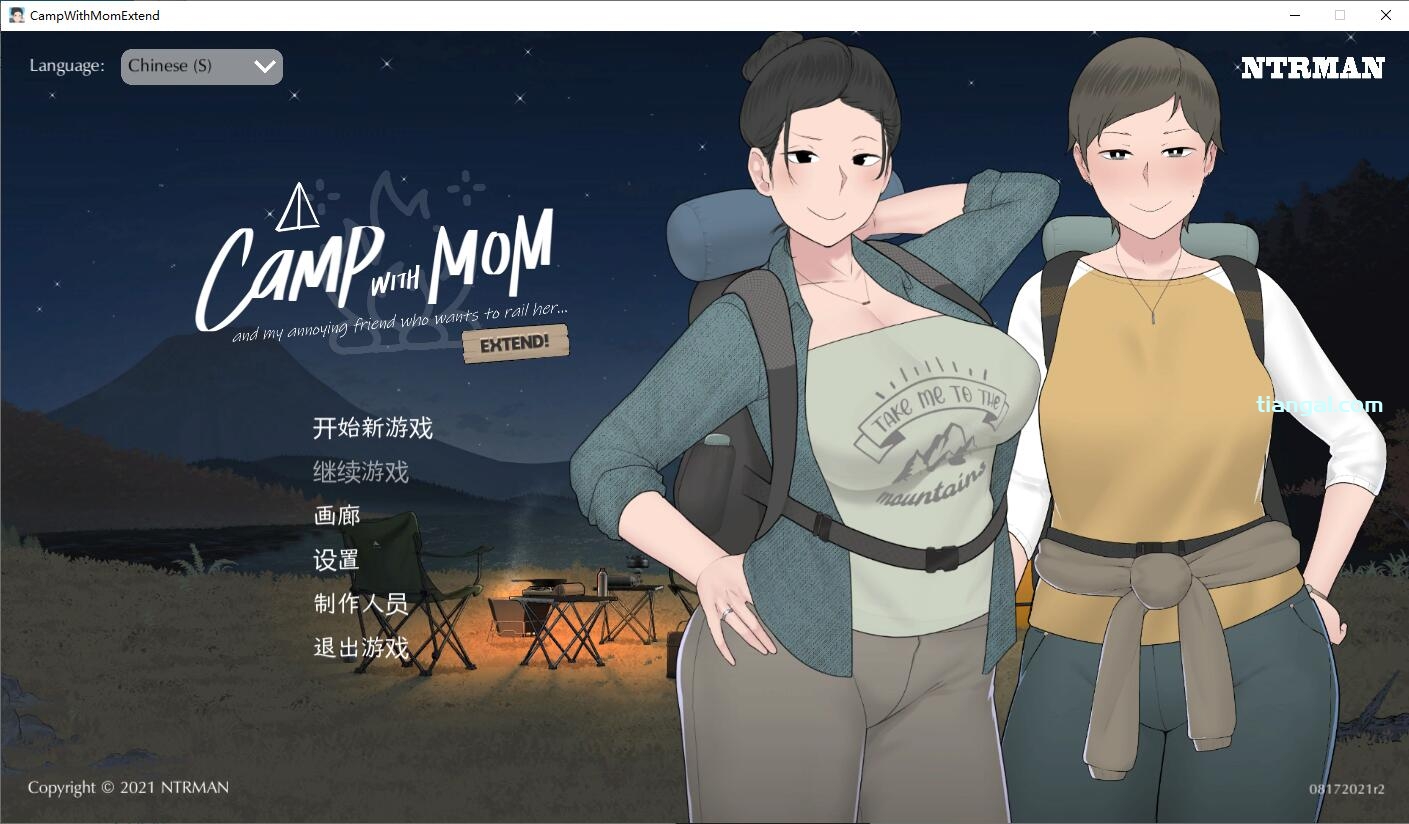Click the dropdown chevron next to Chinese (S)

coord(263,66)
